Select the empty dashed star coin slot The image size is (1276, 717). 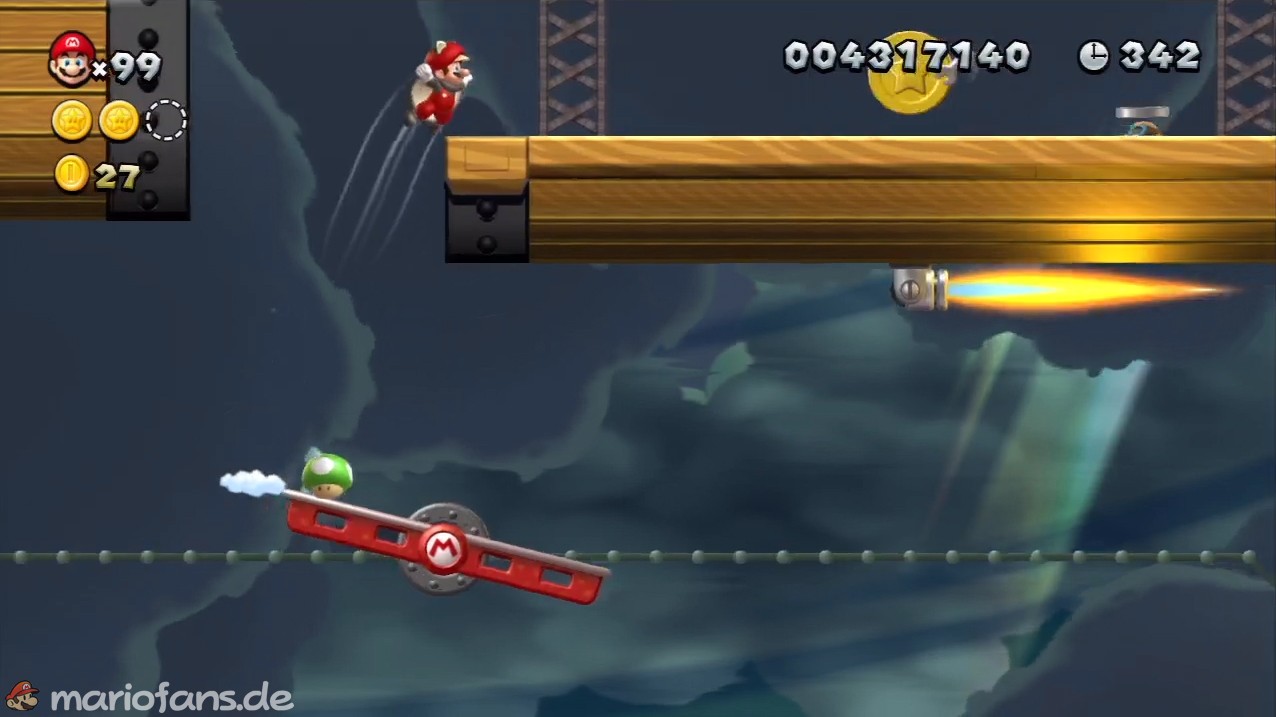(166, 120)
